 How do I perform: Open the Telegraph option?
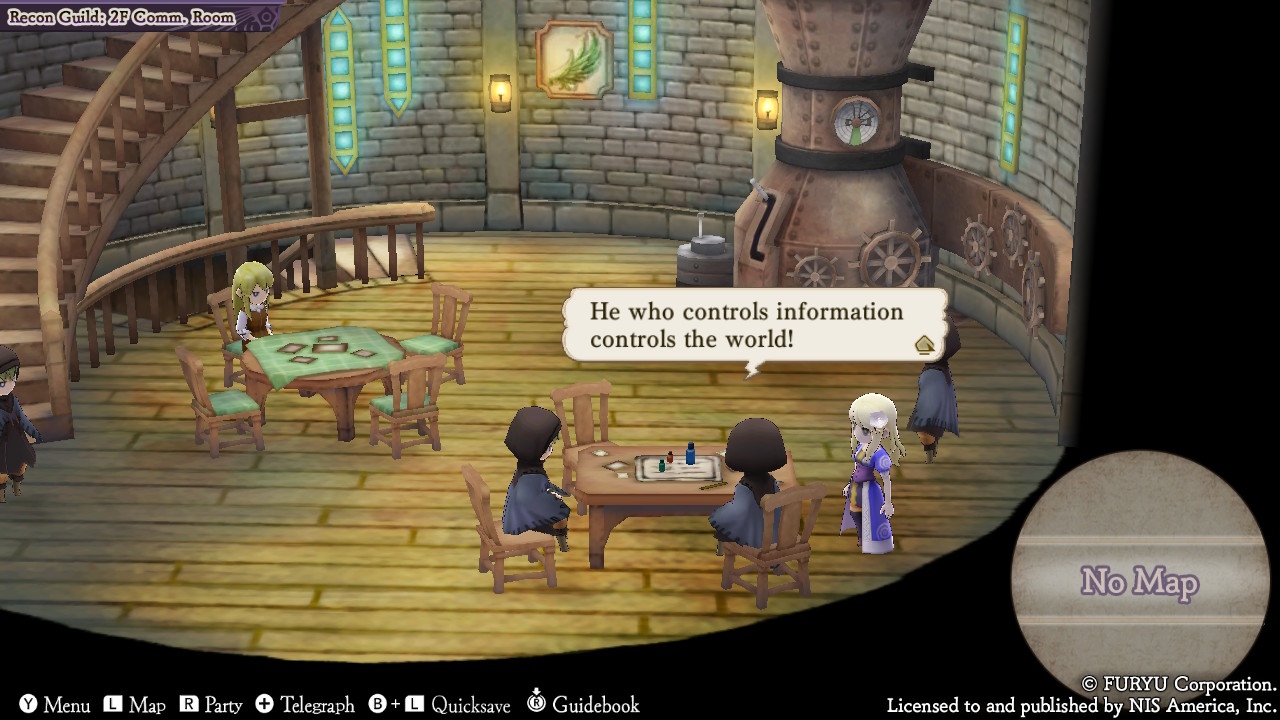[305, 705]
